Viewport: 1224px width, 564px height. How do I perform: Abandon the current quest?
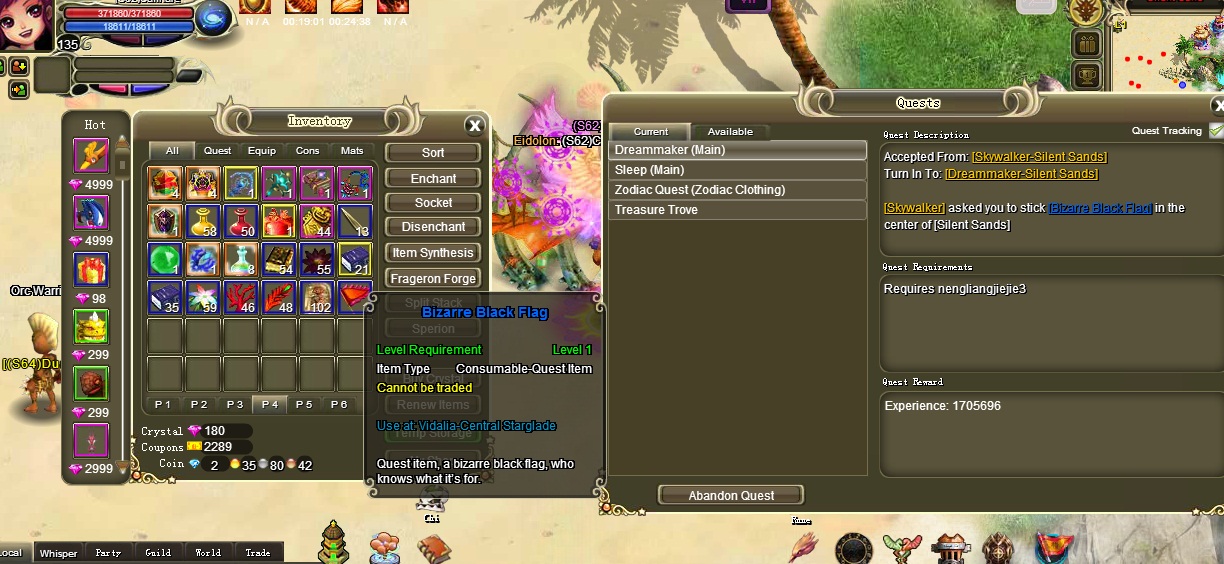(731, 496)
